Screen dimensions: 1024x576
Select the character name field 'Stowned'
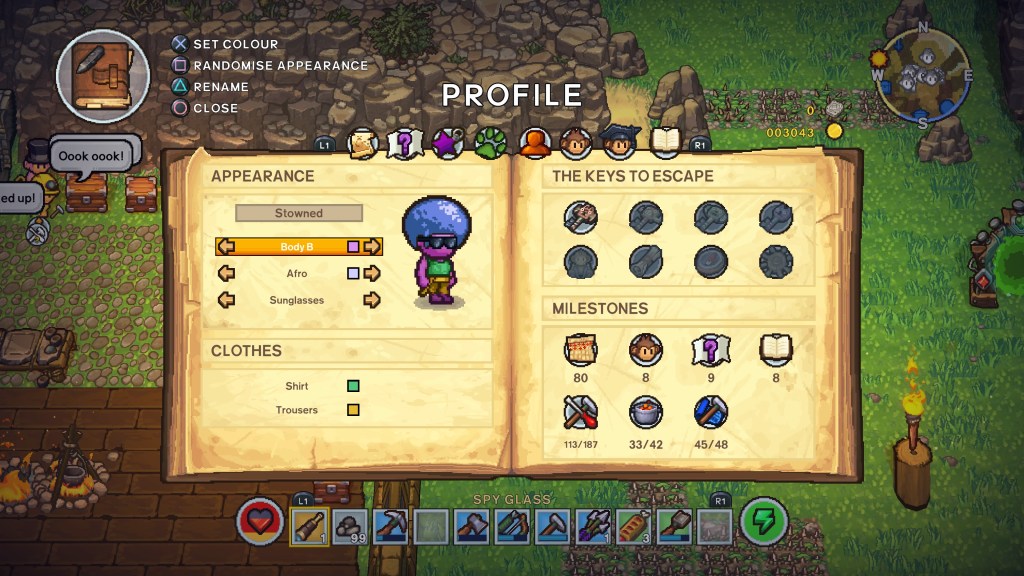[299, 213]
